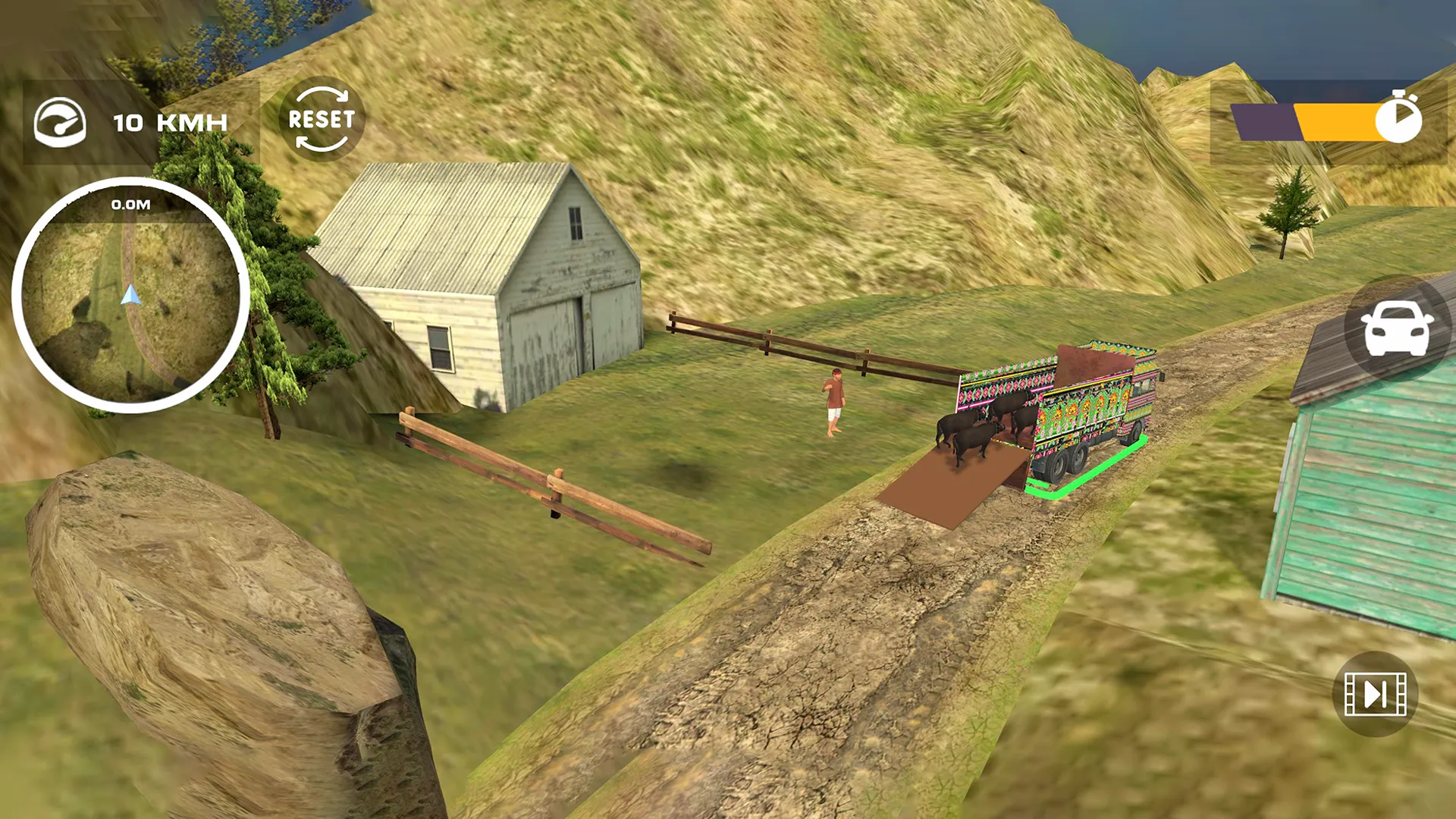The height and width of the screenshot is (819, 1456).
Task: Switch view with the car icon button
Action: (1397, 328)
